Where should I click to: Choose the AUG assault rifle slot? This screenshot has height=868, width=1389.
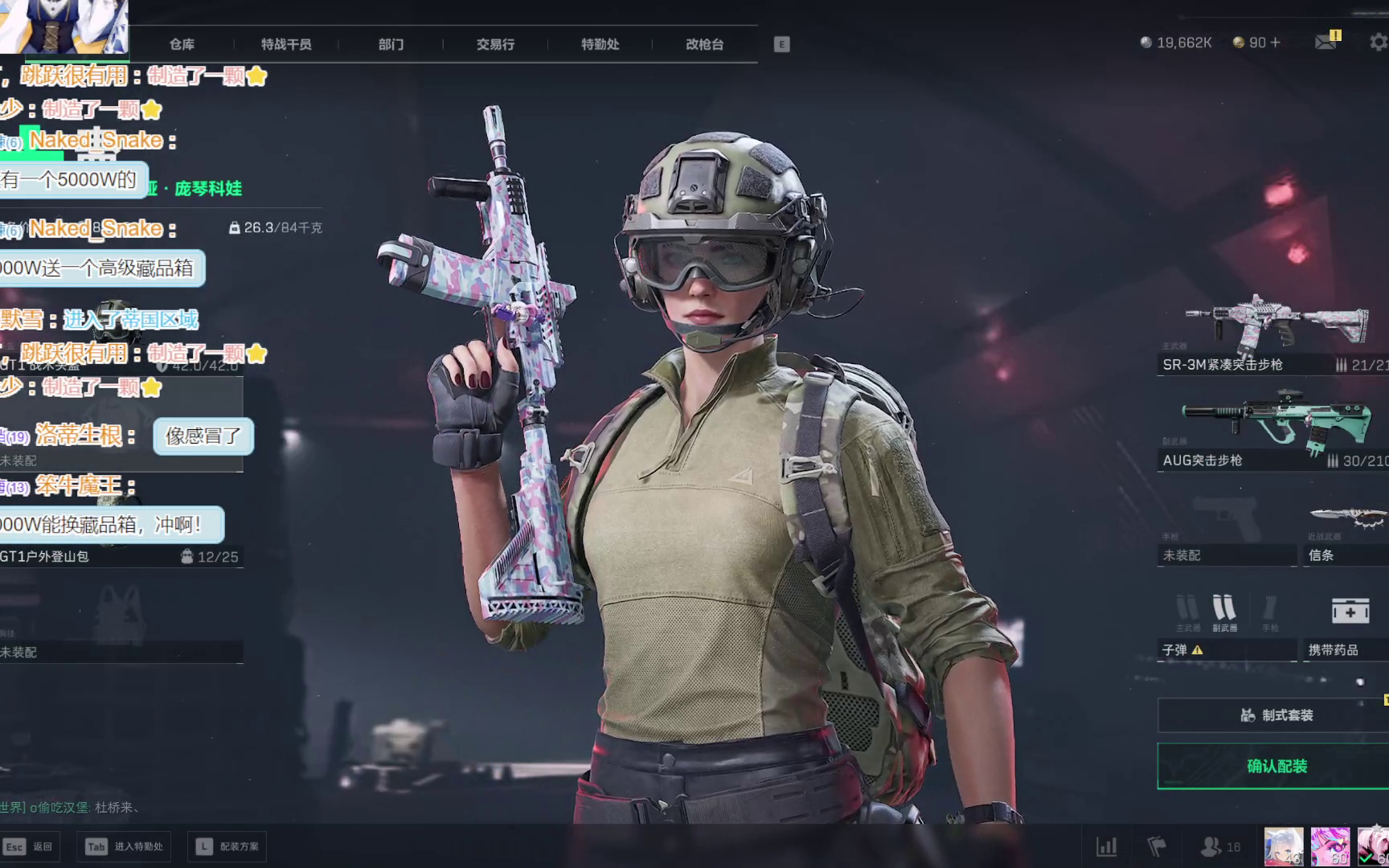click(1274, 430)
